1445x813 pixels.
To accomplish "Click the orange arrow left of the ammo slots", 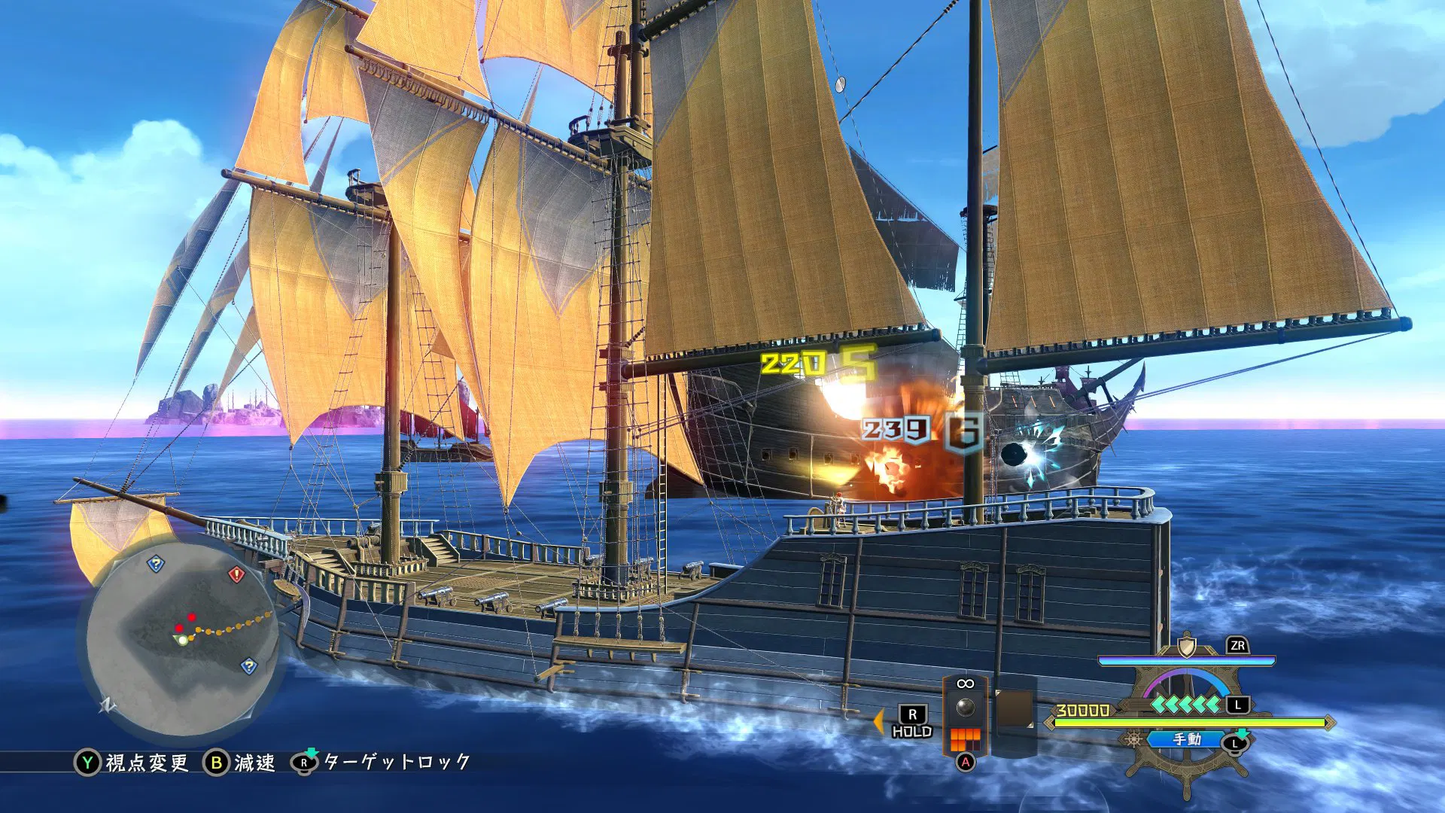I will coord(878,721).
